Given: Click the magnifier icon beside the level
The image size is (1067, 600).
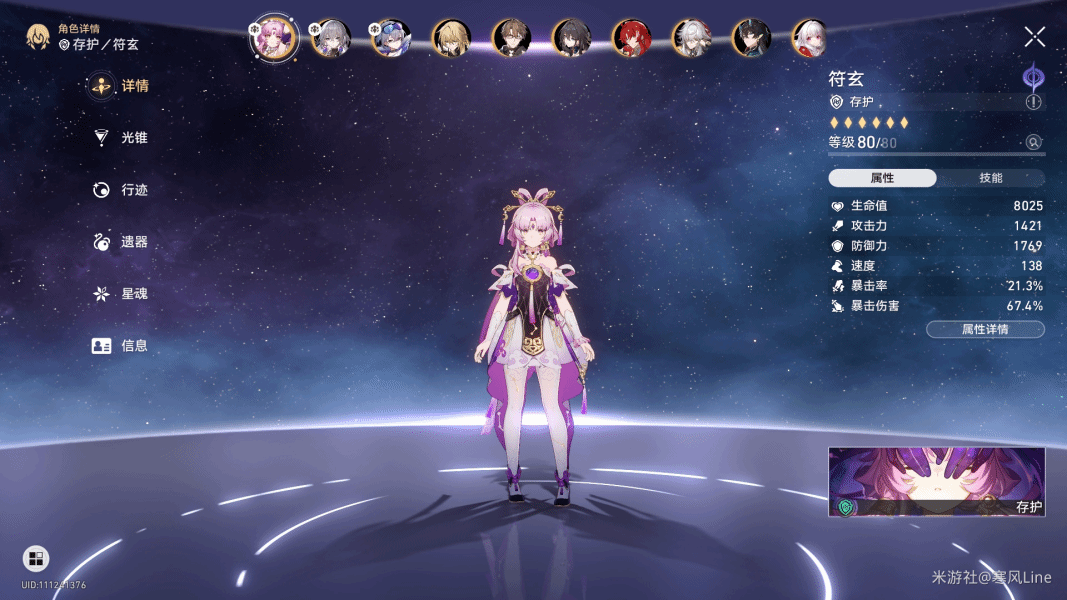Looking at the screenshot, I should pyautogui.click(x=1034, y=142).
